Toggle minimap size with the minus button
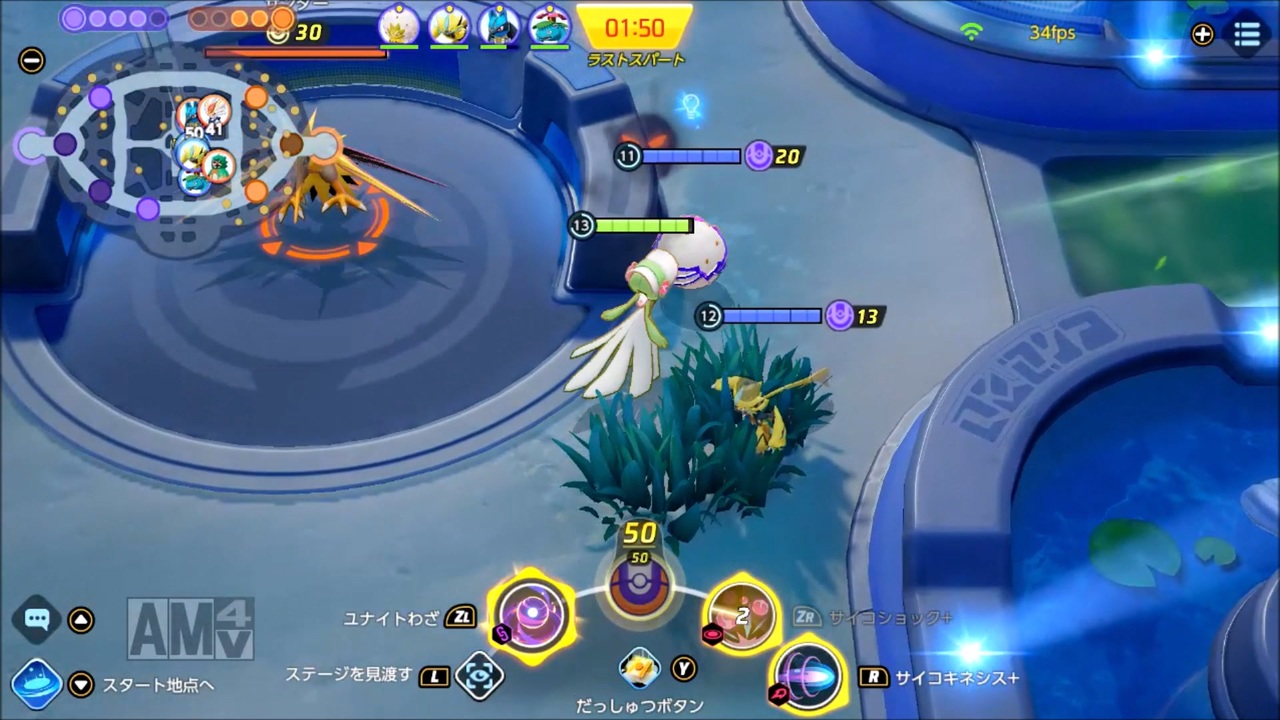Viewport: 1280px width, 720px height. point(31,61)
